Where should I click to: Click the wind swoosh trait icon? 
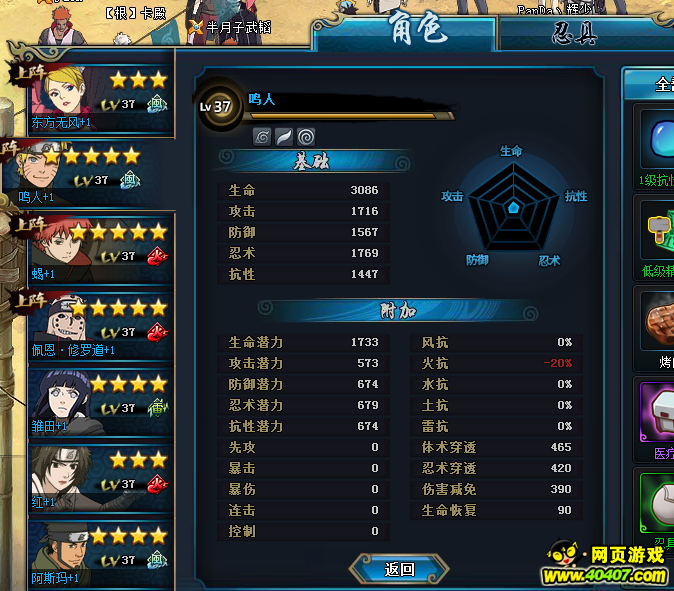click(284, 136)
